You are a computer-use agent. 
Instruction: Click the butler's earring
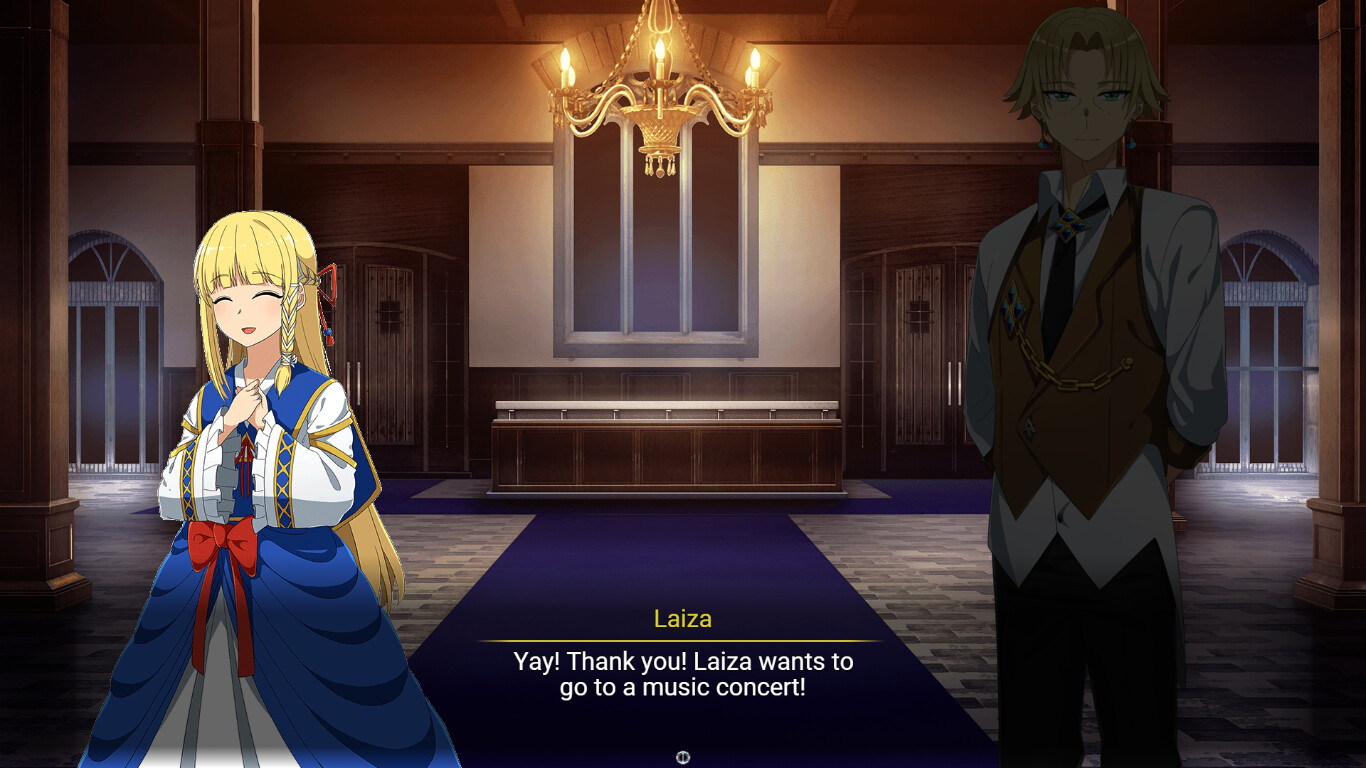point(1131,144)
